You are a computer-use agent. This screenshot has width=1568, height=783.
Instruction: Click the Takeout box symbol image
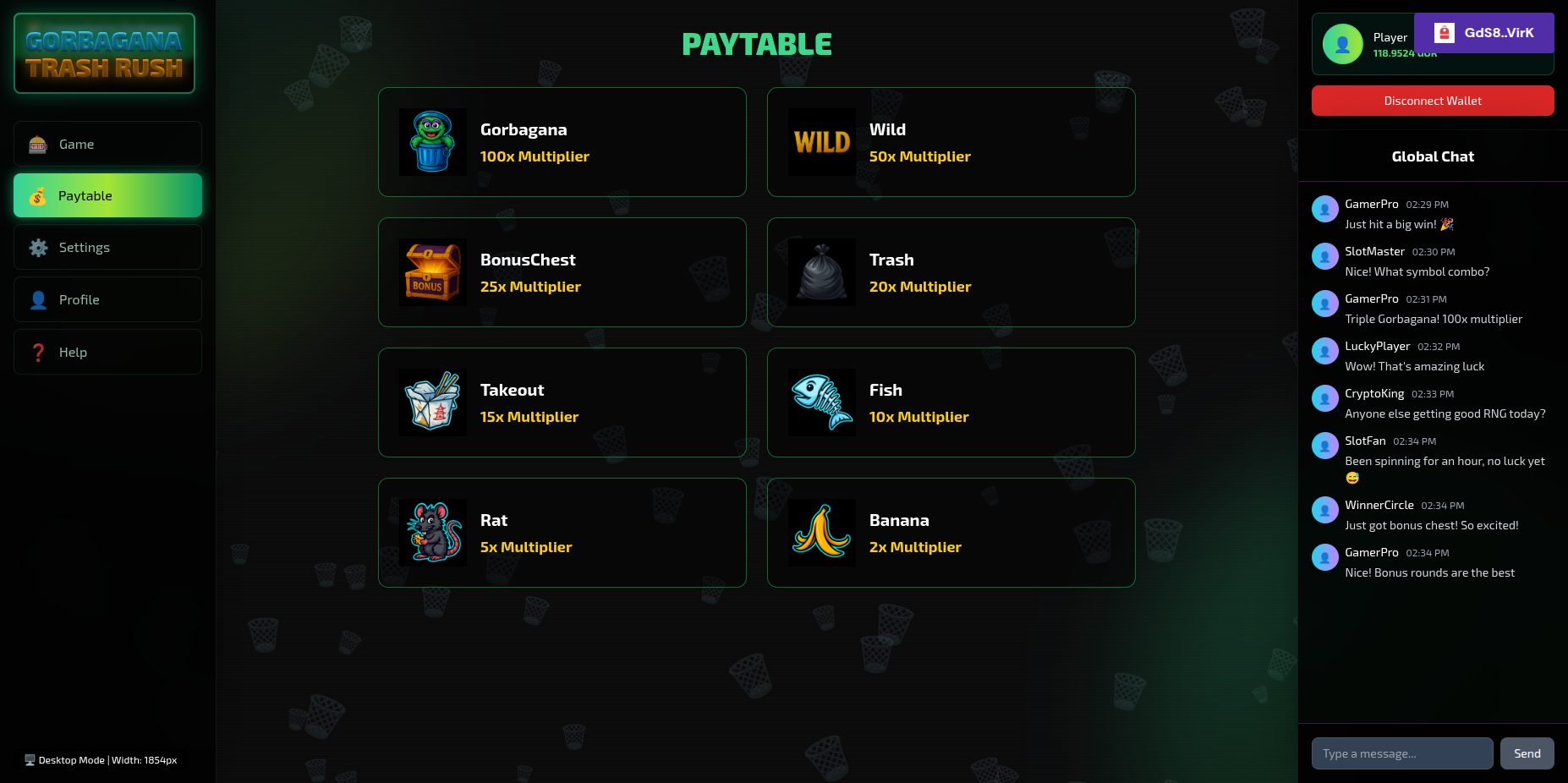pyautogui.click(x=432, y=402)
